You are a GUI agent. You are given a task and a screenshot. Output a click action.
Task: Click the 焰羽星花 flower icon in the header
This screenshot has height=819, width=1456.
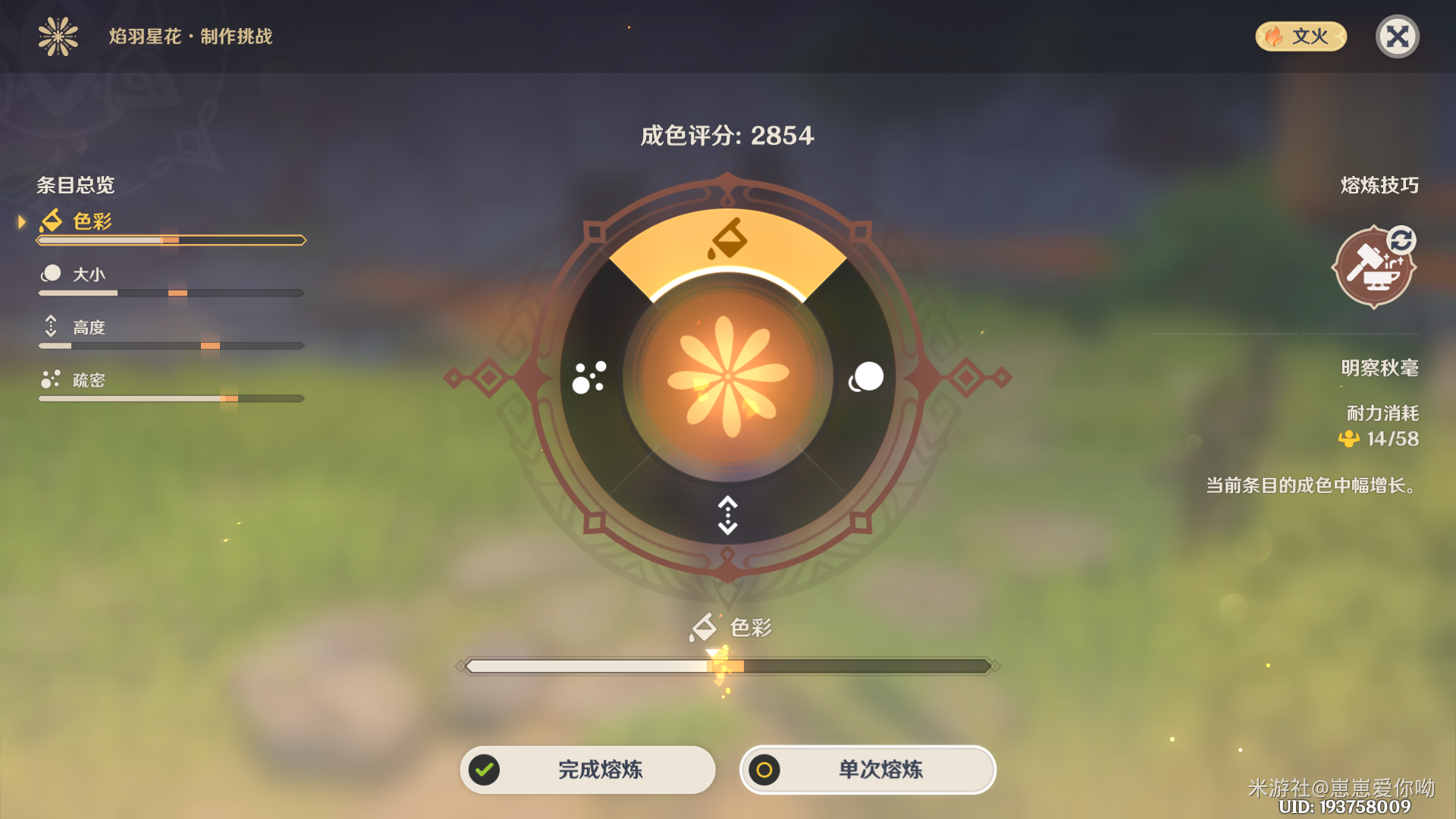(x=58, y=36)
